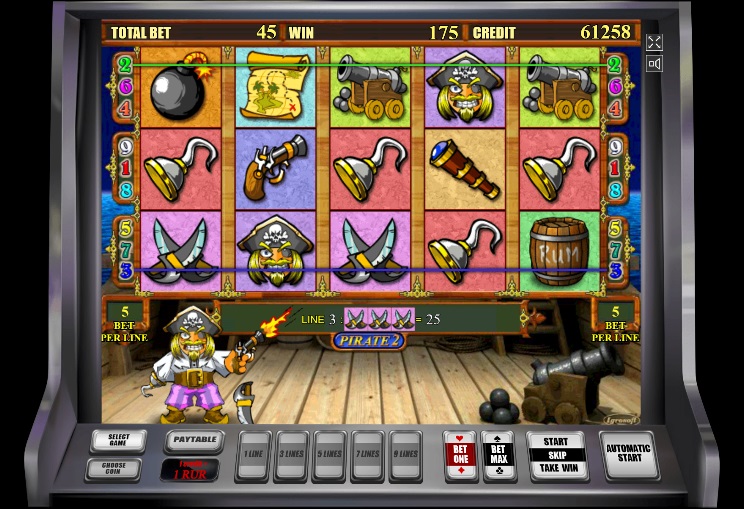
Task: Set the wager with Bet Max
Action: point(498,455)
